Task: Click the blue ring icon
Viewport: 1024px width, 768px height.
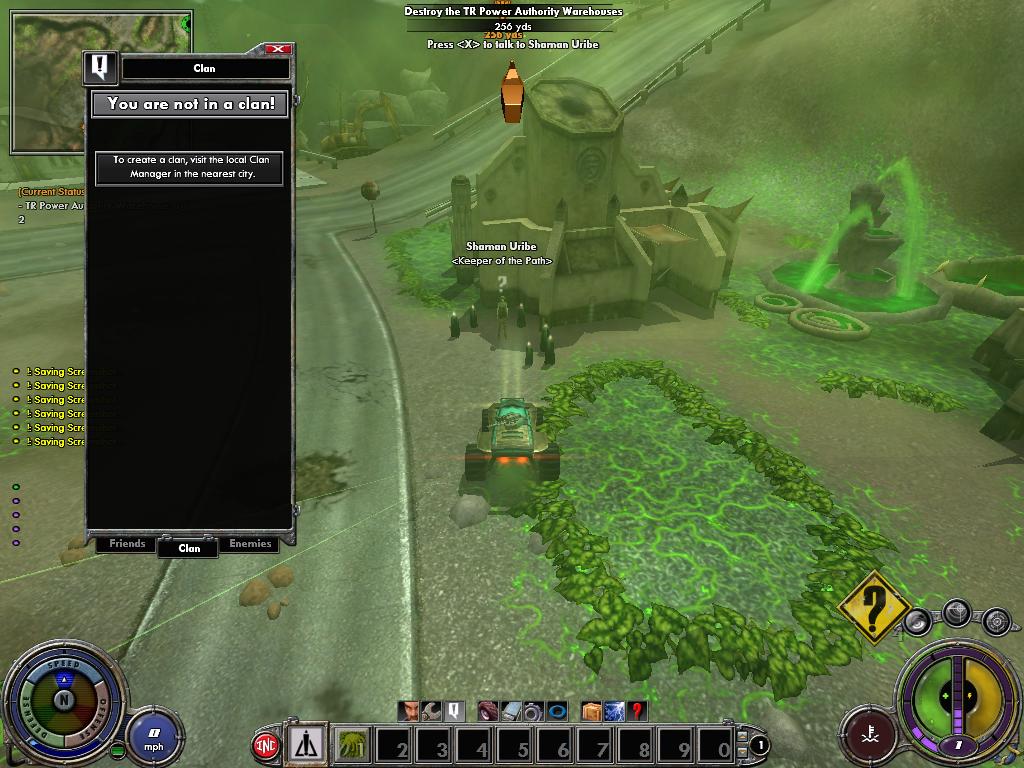Action: tap(557, 711)
